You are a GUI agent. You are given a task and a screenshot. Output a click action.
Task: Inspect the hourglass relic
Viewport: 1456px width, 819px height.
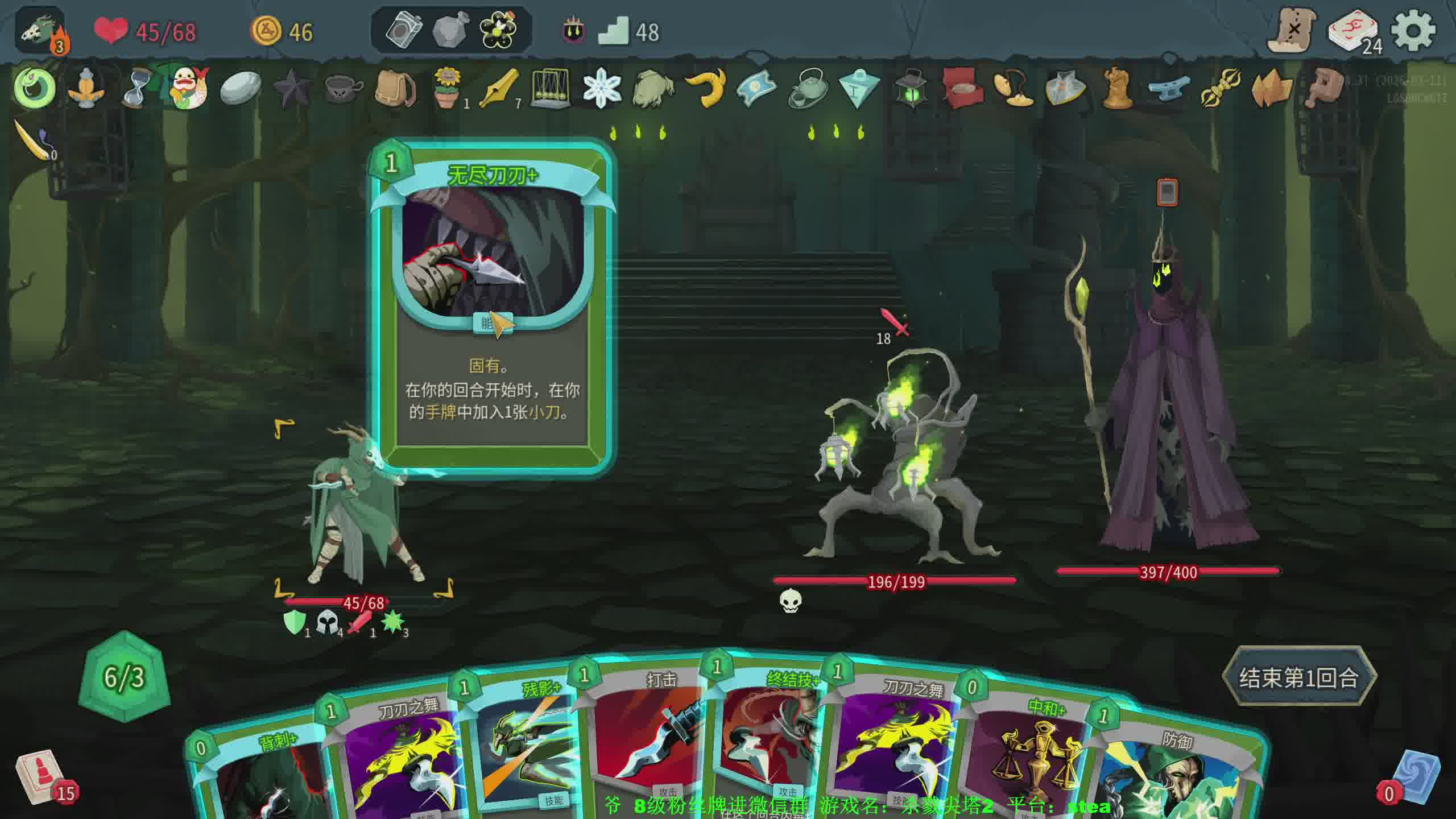136,88
